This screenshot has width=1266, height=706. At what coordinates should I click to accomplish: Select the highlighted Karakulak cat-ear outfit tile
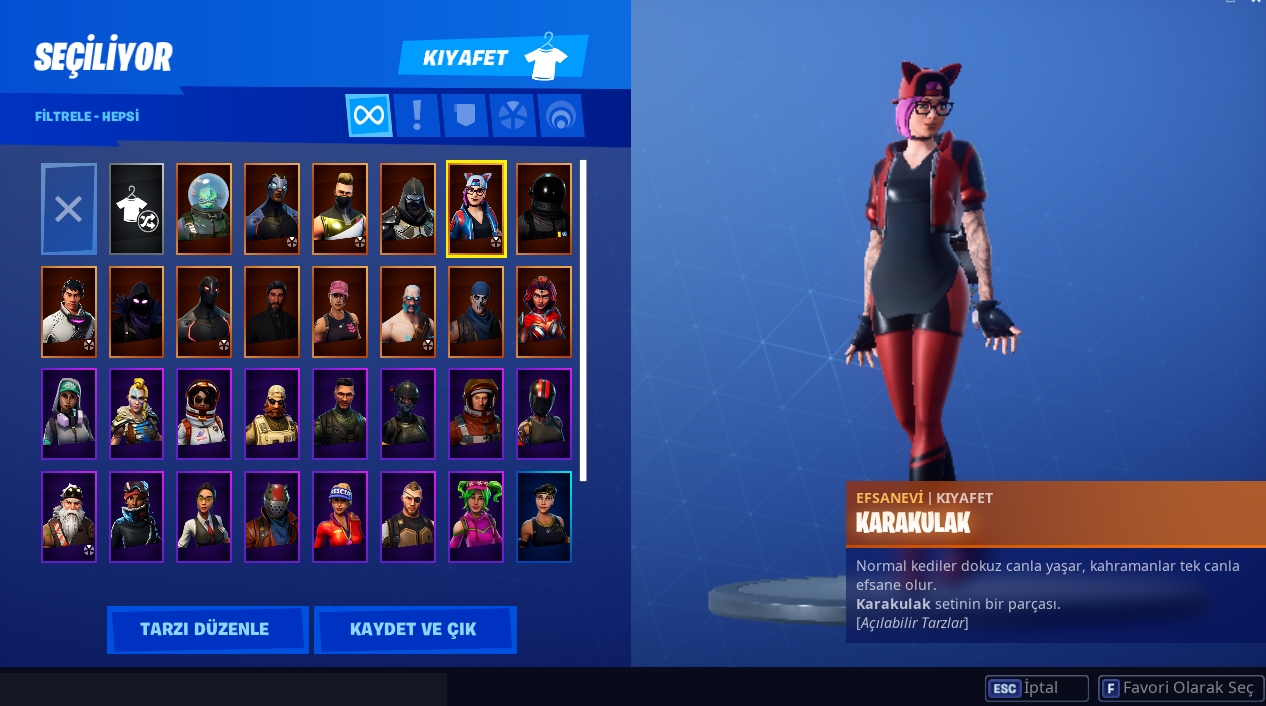(476, 209)
